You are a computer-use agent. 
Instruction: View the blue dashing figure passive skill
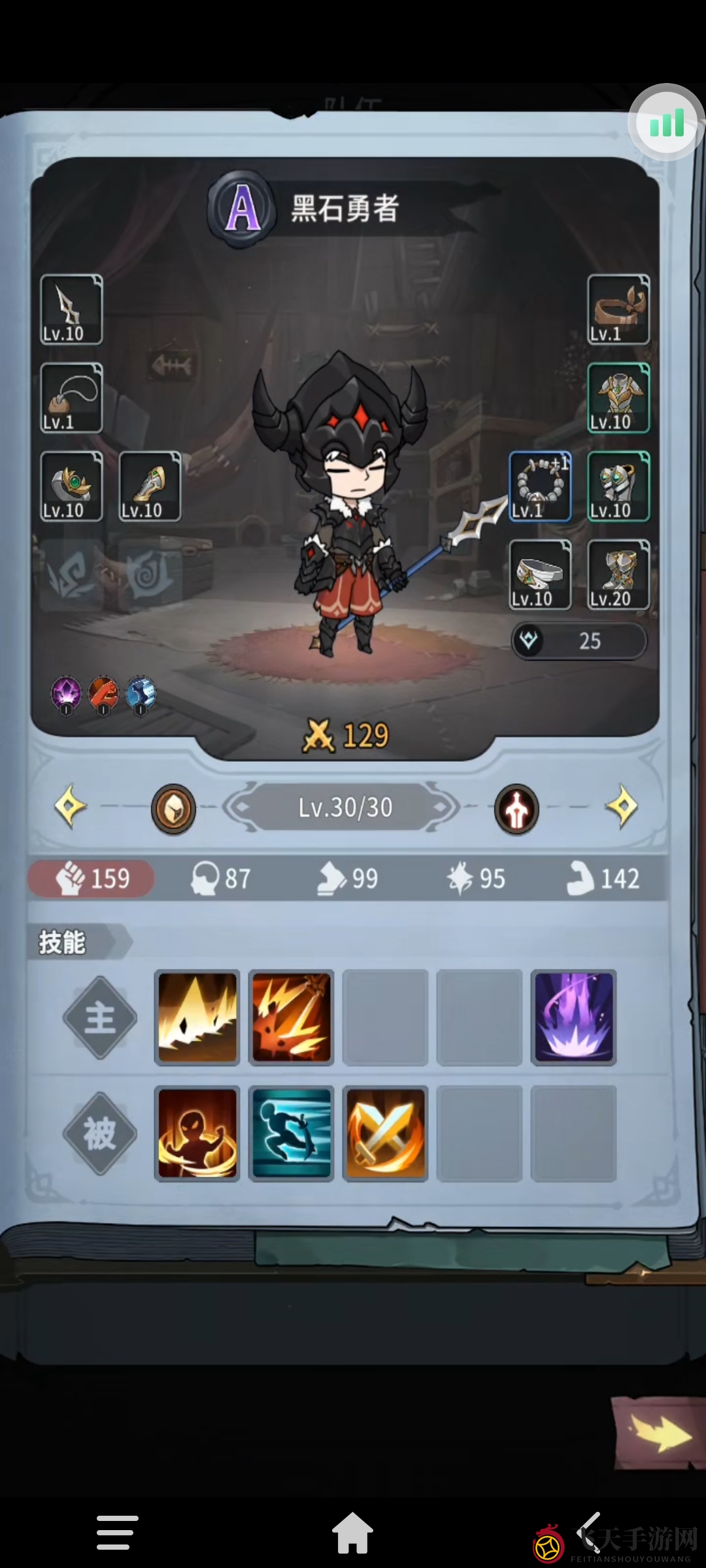292,1134
